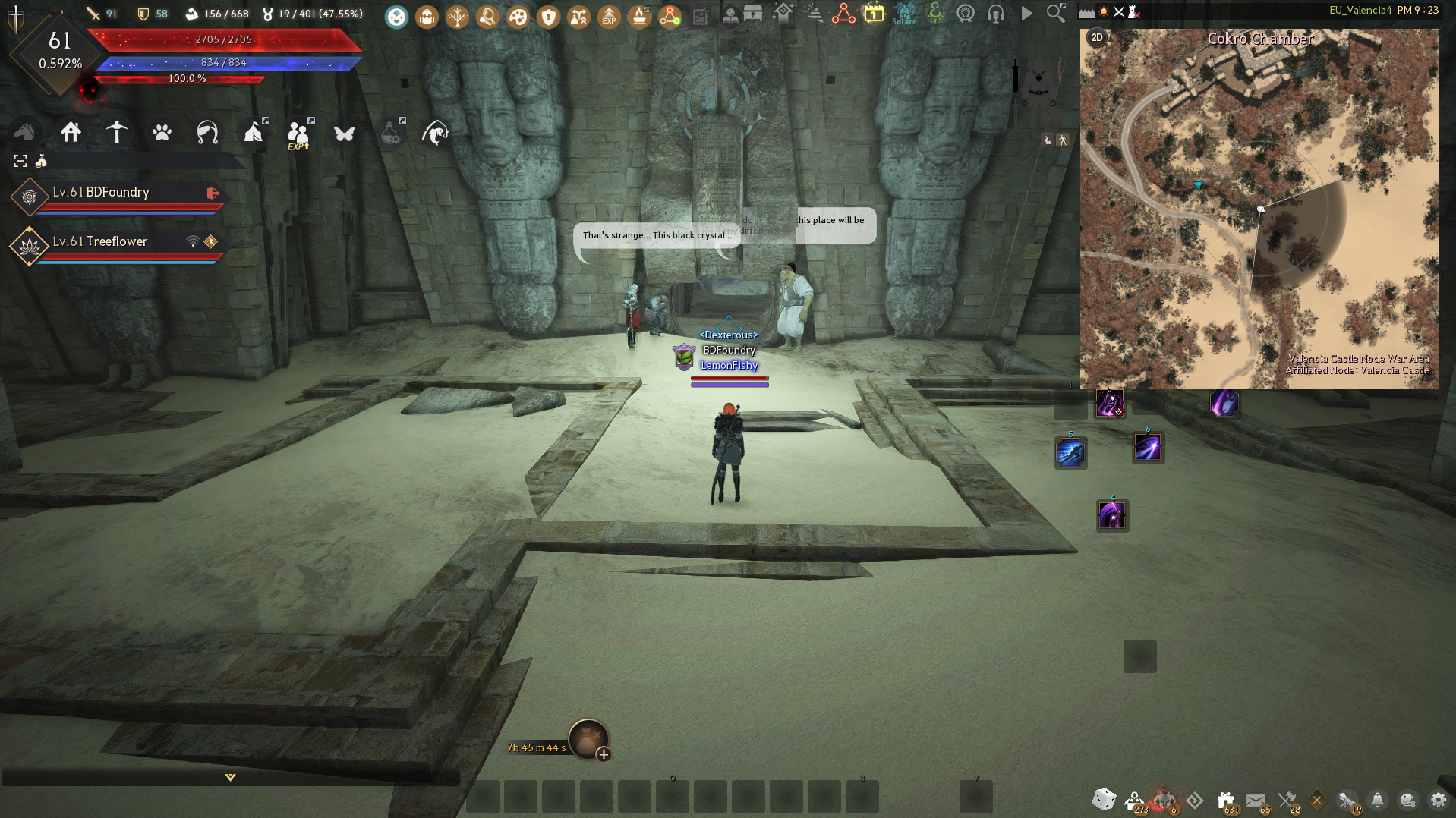This screenshot has width=1456, height=818.
Task: Open the mail inbox showing 65 messages
Action: click(x=1256, y=799)
